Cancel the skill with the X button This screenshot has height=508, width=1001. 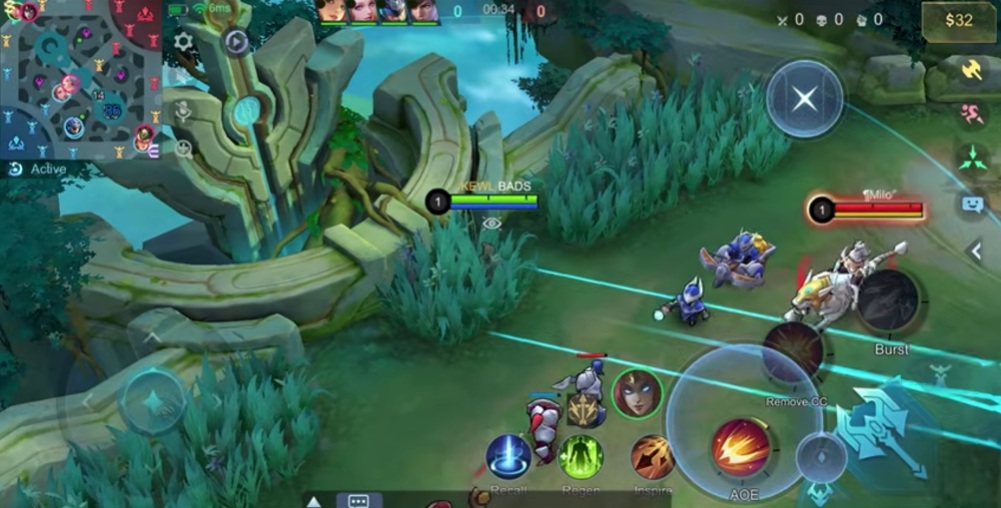click(805, 98)
